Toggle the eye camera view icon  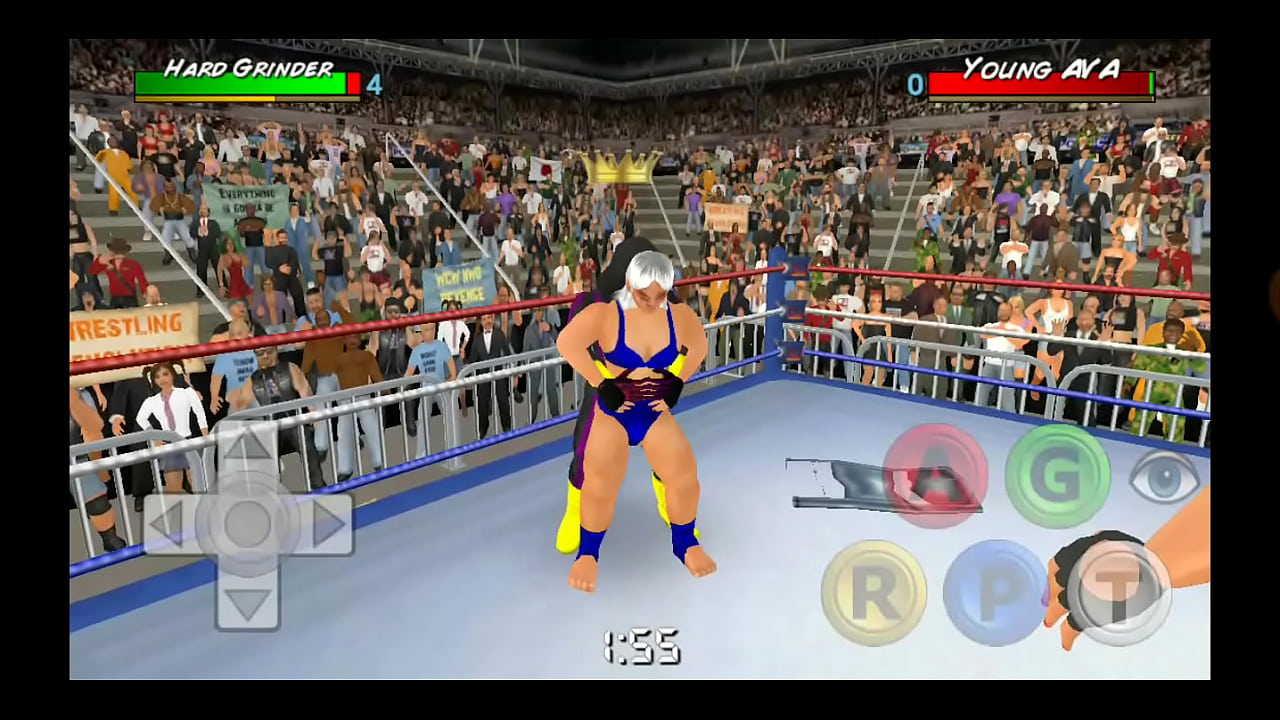pyautogui.click(x=1164, y=478)
